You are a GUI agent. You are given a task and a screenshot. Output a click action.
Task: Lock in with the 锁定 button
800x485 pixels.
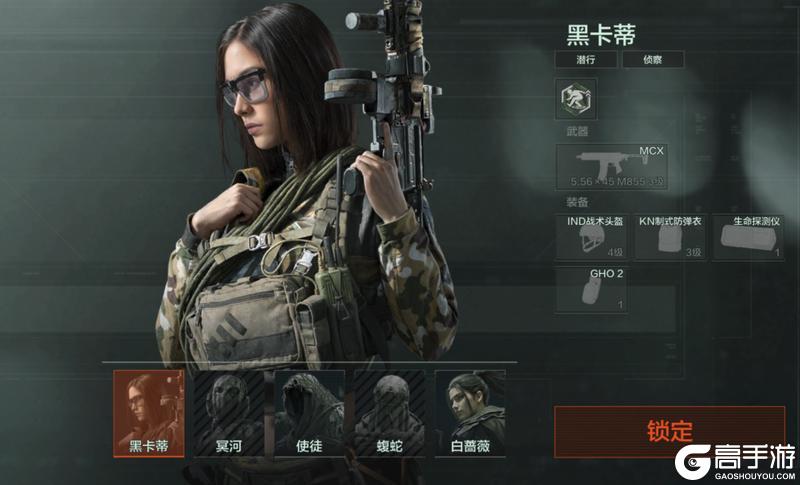pos(669,431)
